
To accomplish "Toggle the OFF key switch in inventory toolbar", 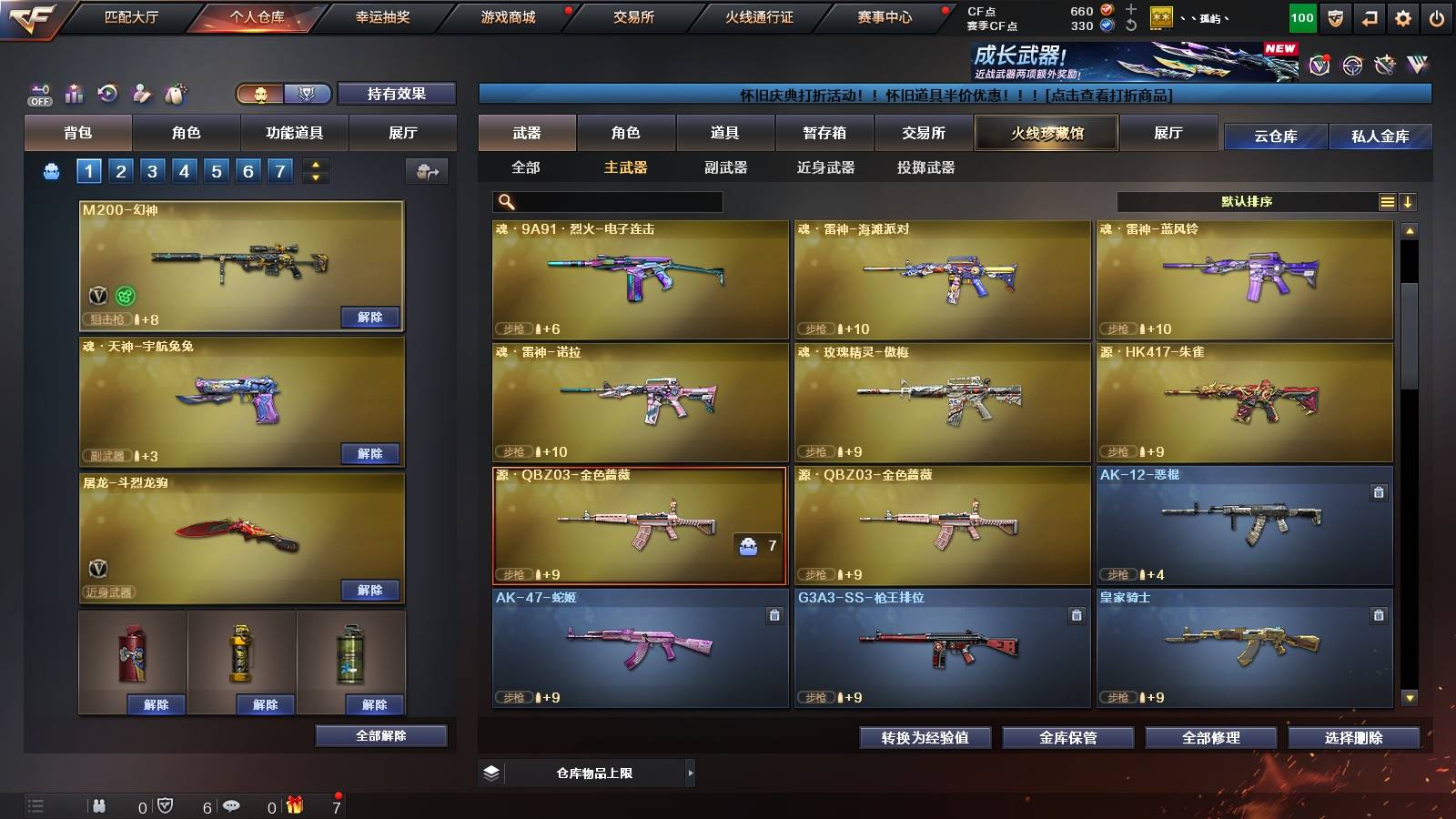I will [x=38, y=94].
